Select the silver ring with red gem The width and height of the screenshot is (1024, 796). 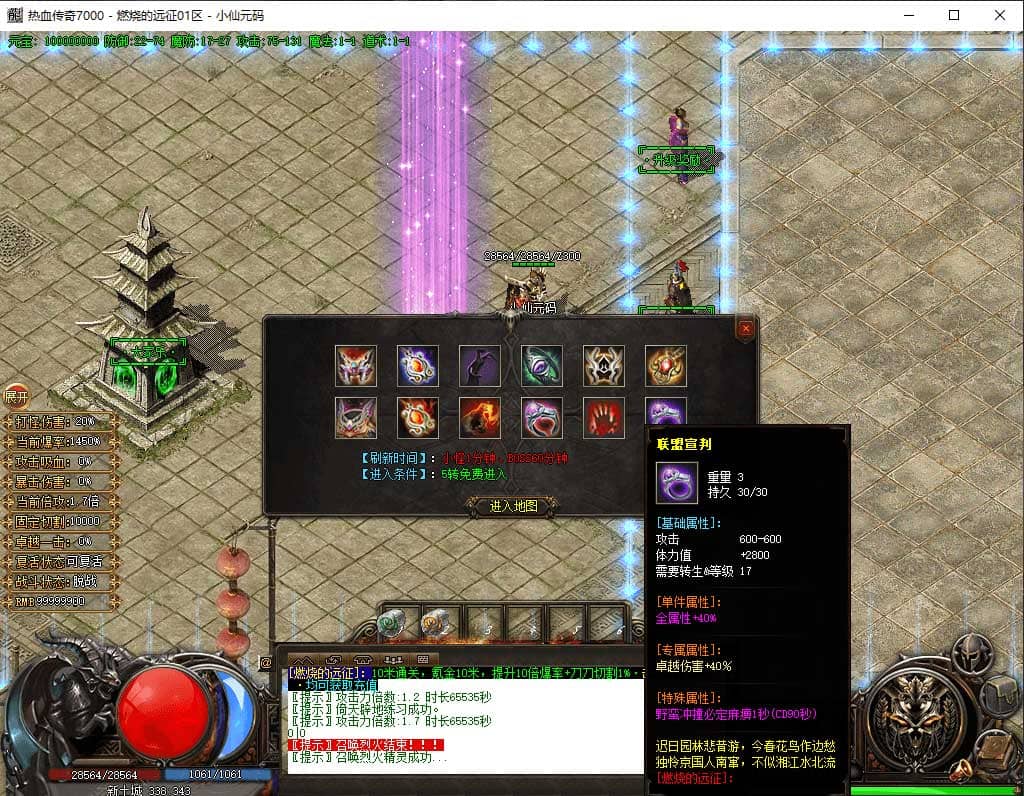tap(542, 418)
